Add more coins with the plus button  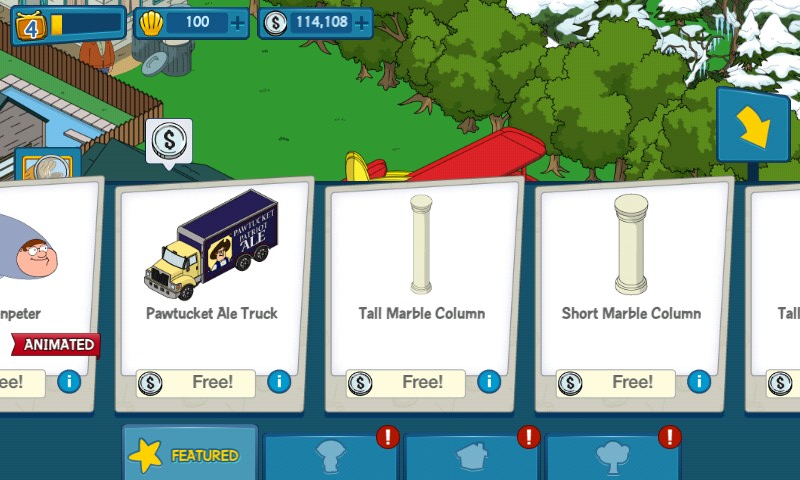(361, 22)
